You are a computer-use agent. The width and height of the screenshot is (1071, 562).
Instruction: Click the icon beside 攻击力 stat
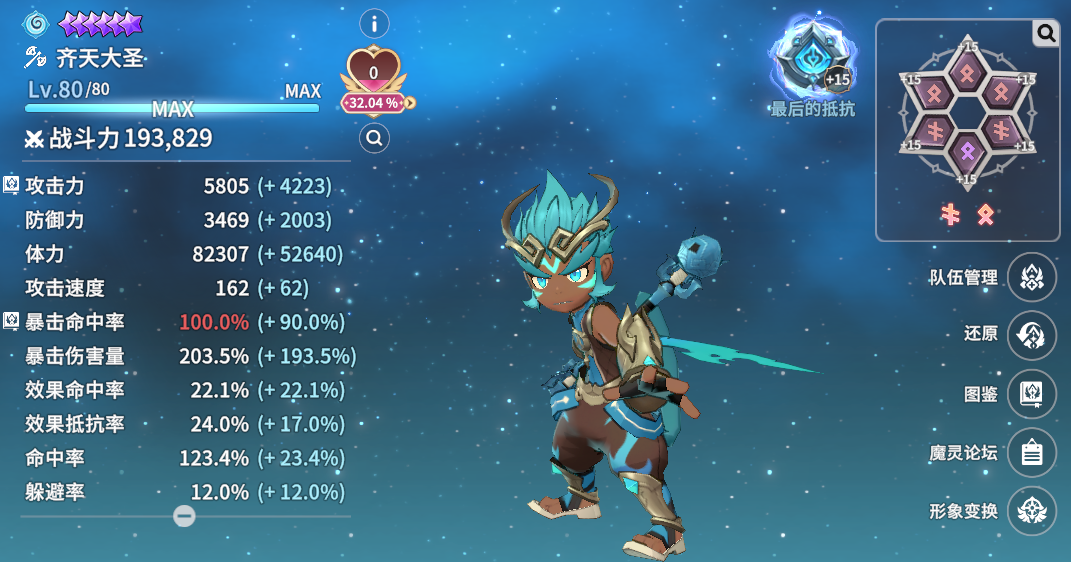pos(11,184)
